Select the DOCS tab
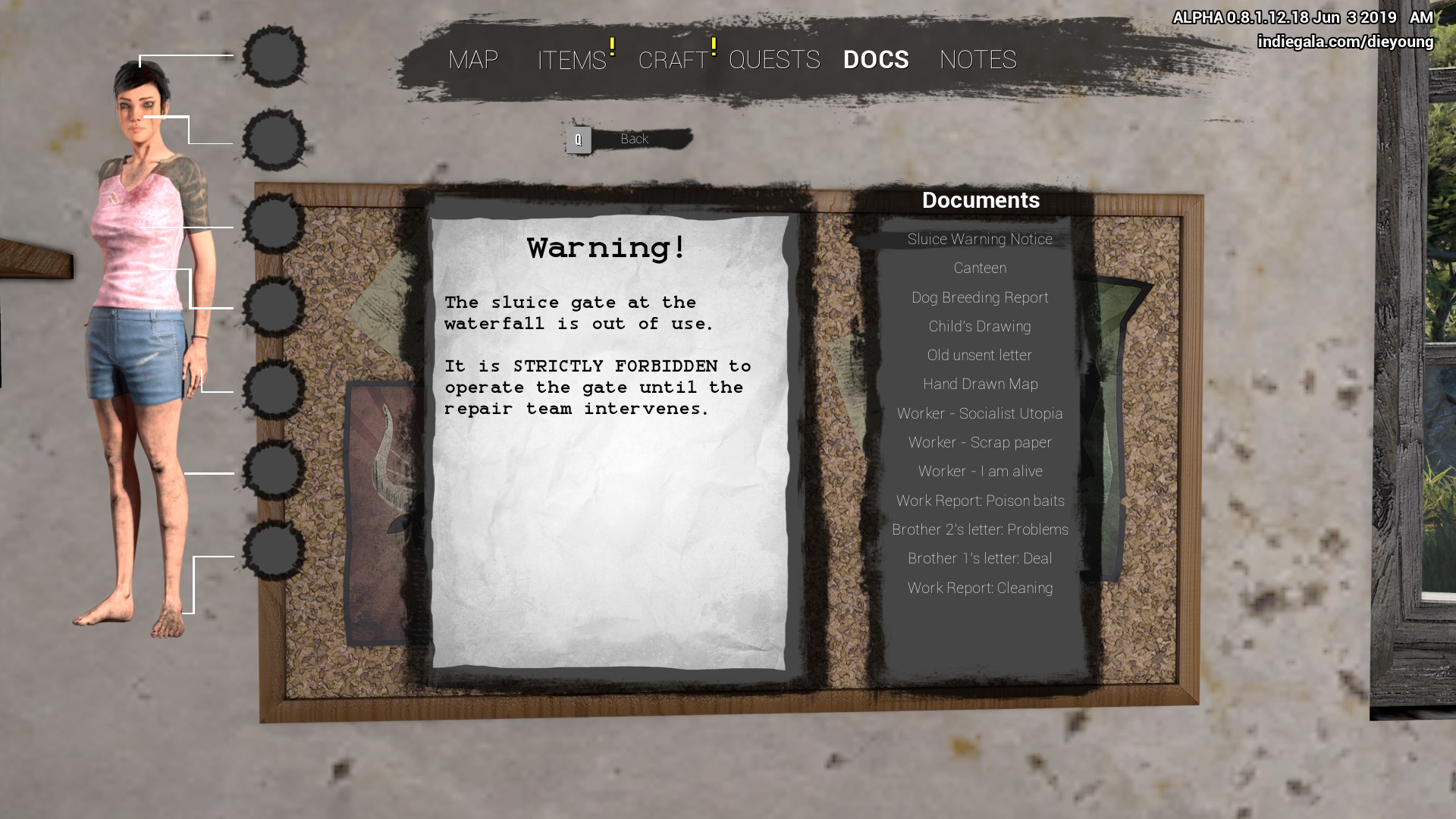The width and height of the screenshot is (1456, 819). [x=876, y=60]
